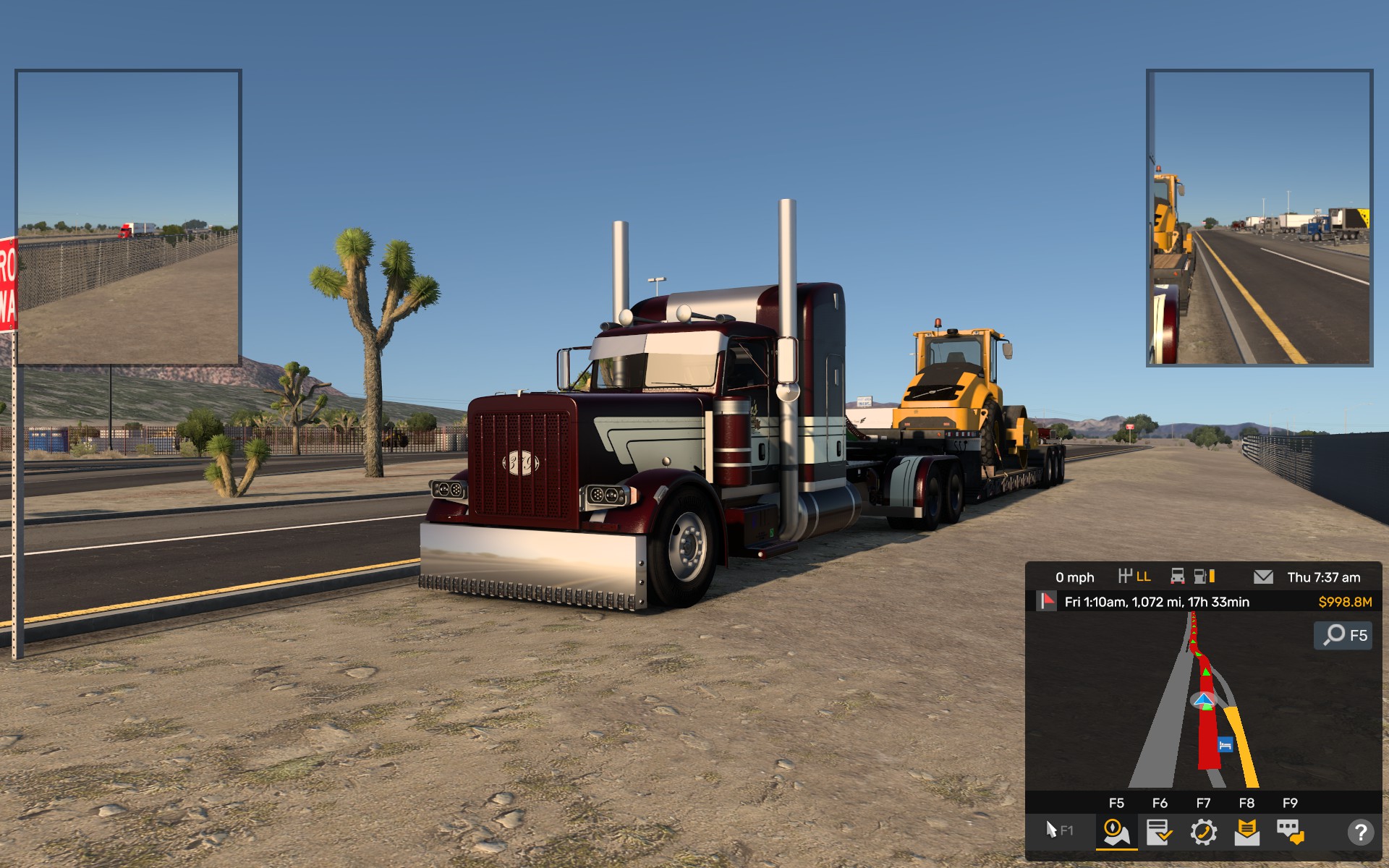1389x868 pixels.
Task: Show the mail inbox tab
Action: tap(1246, 832)
